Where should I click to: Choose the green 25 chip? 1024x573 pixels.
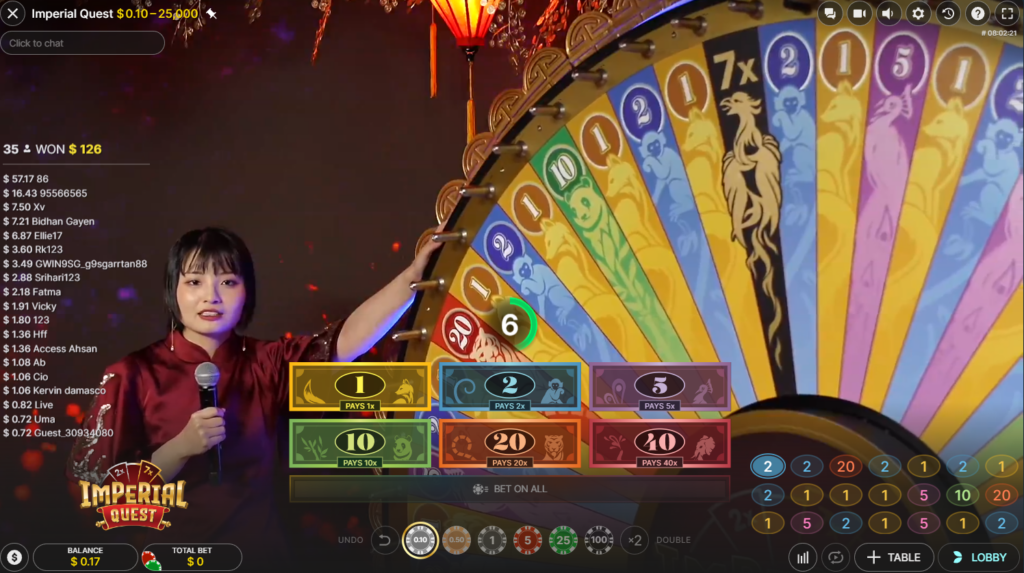tap(563, 540)
